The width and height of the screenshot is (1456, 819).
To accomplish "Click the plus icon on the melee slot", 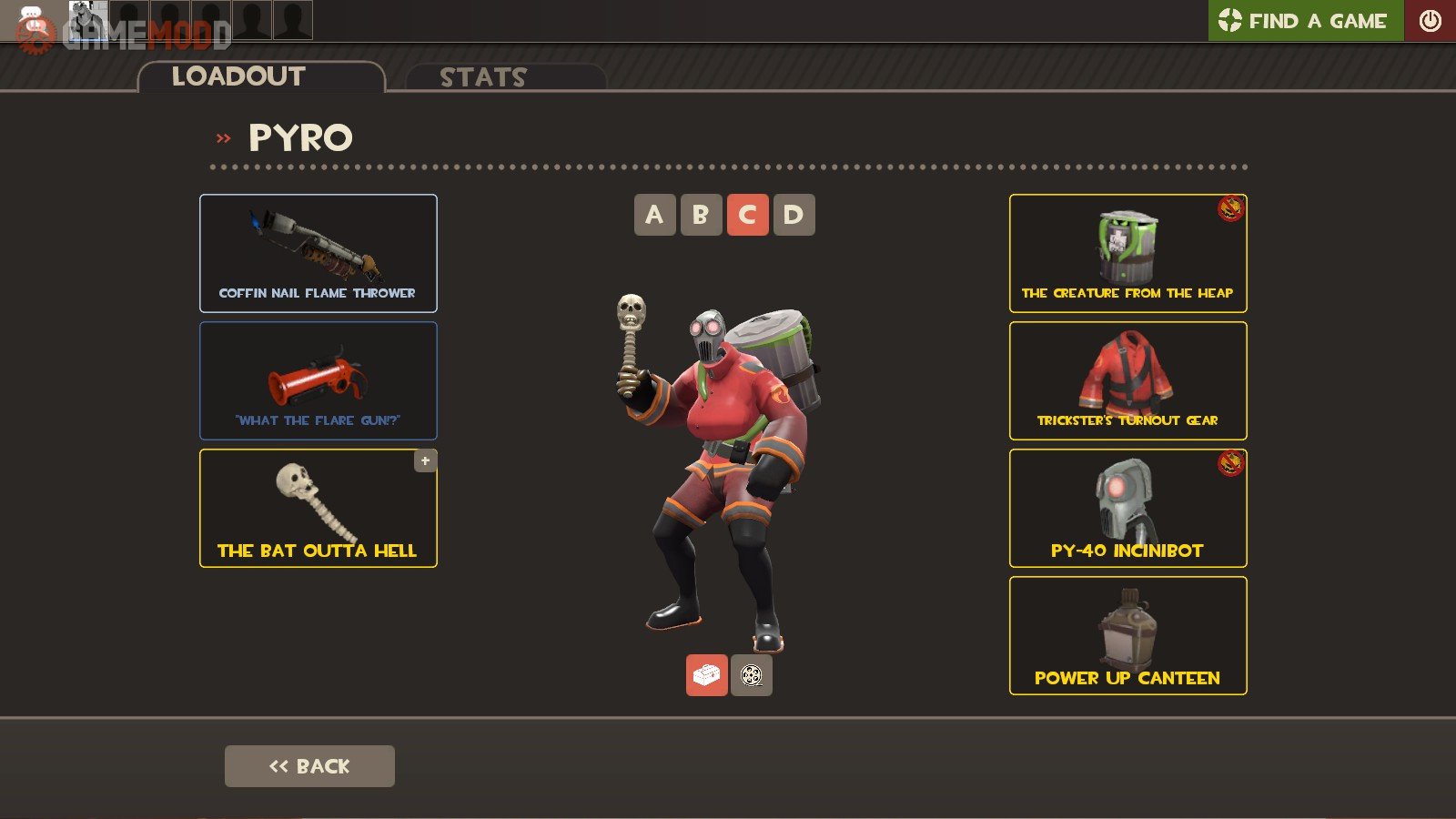I will tap(425, 460).
